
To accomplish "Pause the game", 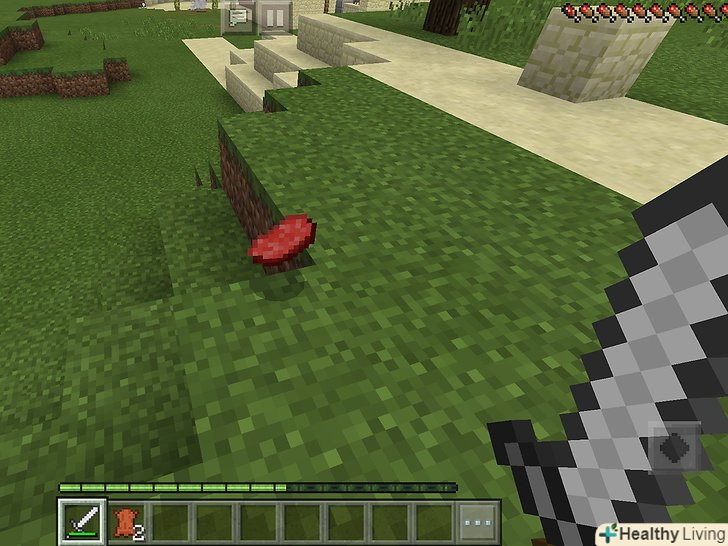I will (275, 17).
